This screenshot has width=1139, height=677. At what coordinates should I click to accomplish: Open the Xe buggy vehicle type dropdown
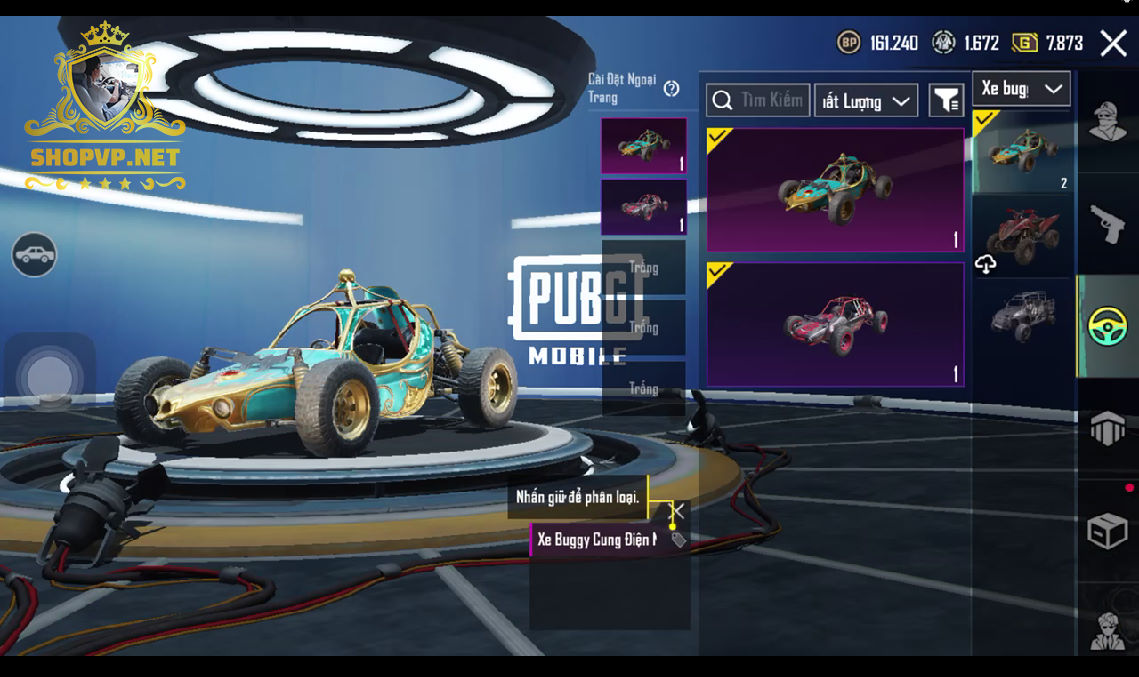[x=1020, y=89]
